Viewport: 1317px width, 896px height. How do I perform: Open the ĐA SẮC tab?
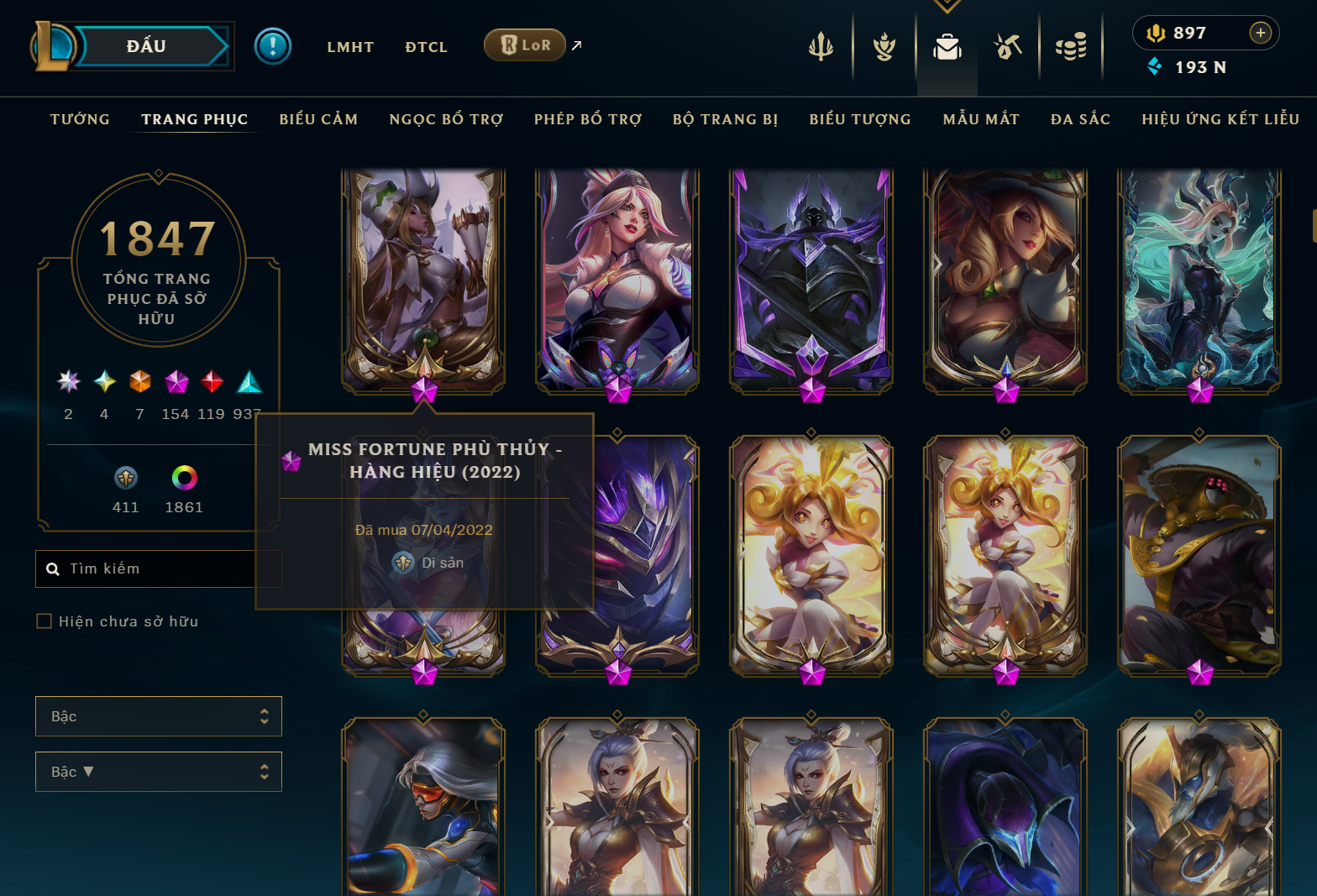[x=1080, y=119]
